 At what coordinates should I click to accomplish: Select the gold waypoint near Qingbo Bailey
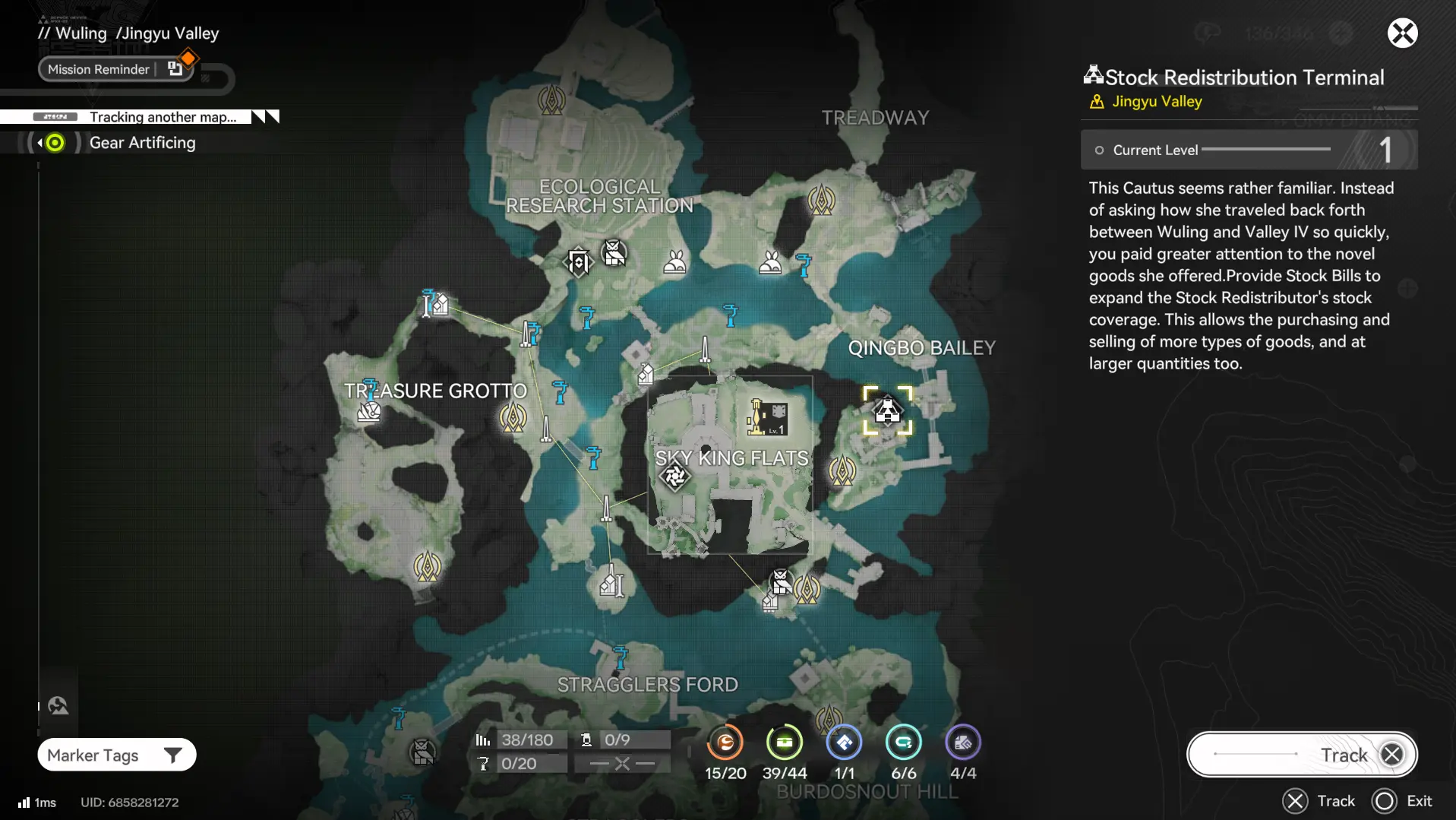[x=842, y=471]
